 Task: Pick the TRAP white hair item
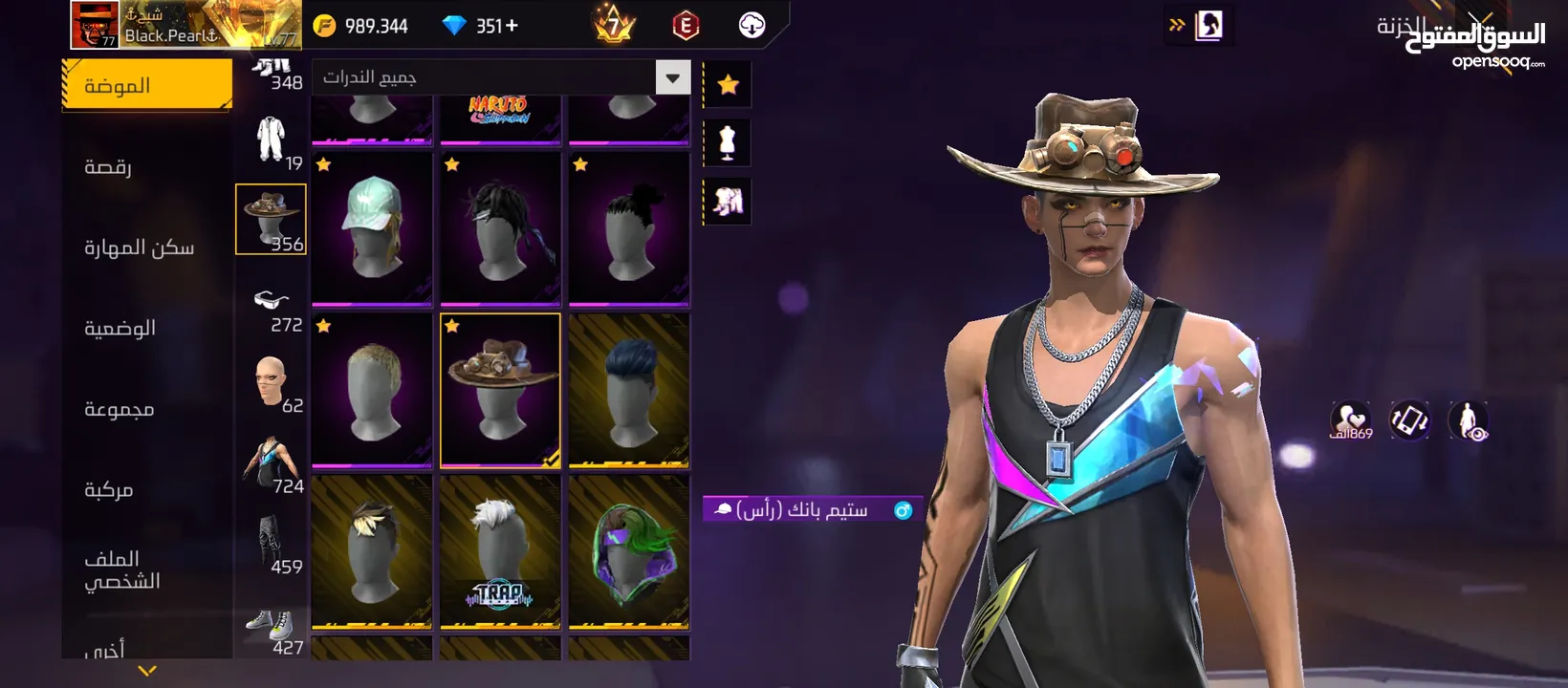pos(500,552)
